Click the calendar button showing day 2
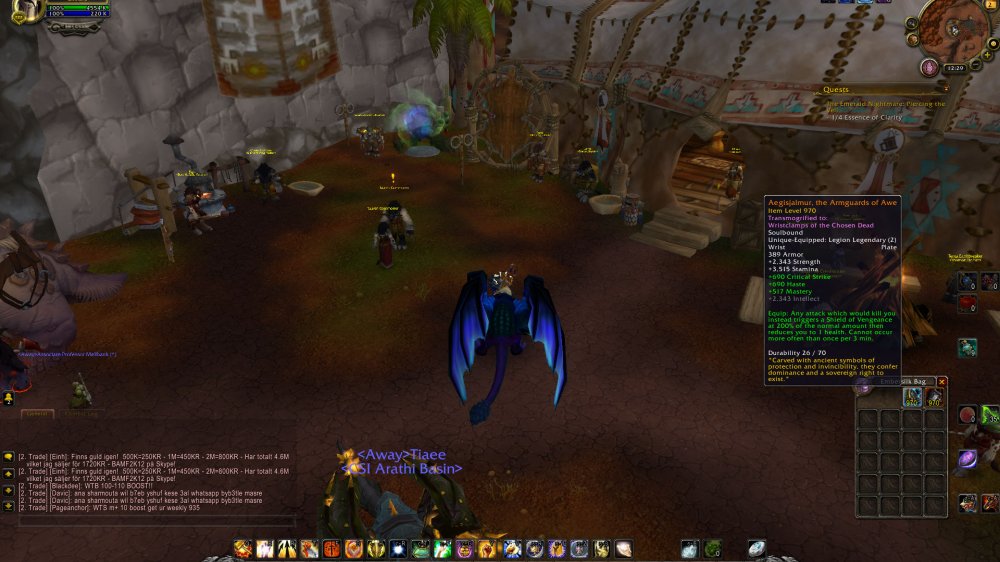Viewport: 1000px width, 562px height. tap(991, 5)
